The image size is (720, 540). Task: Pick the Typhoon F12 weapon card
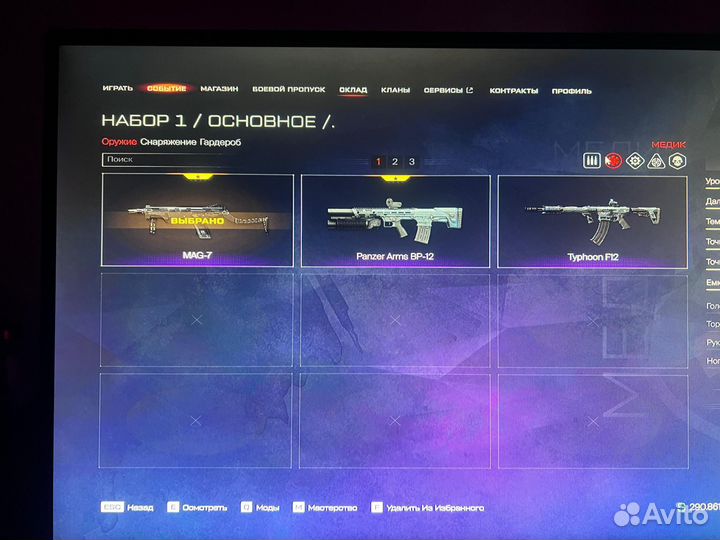[x=593, y=220]
